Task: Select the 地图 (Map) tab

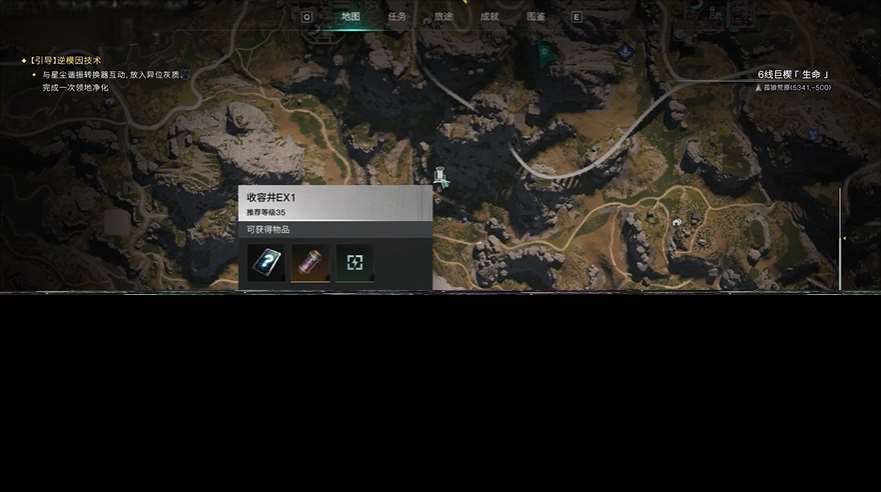Action: [x=350, y=17]
